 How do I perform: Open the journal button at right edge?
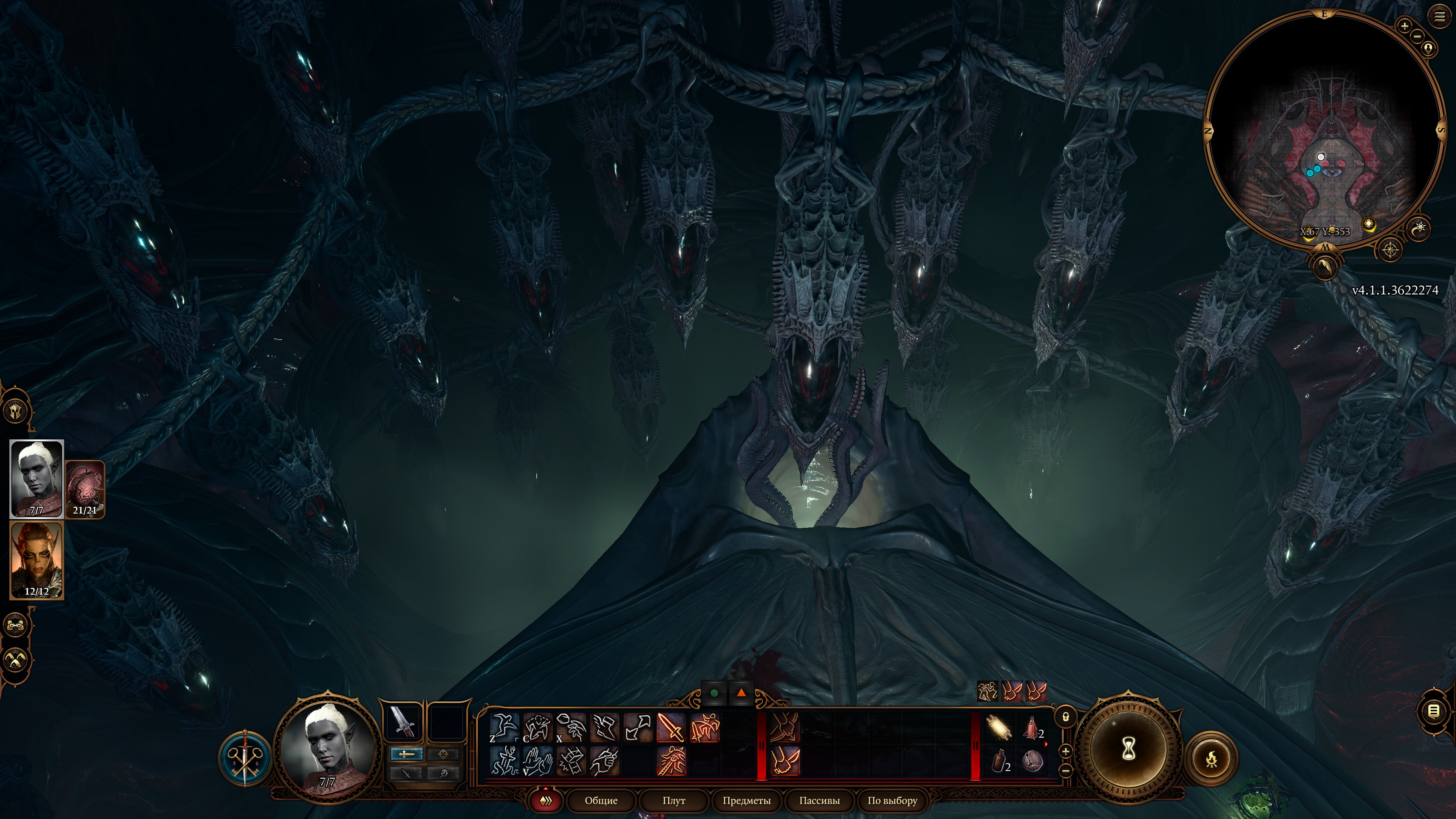tap(1433, 711)
